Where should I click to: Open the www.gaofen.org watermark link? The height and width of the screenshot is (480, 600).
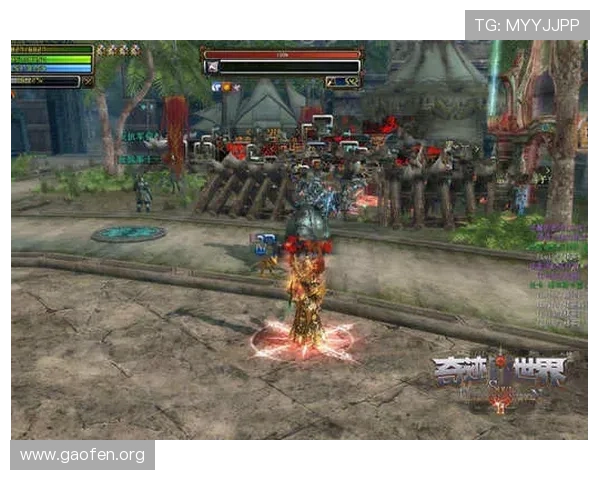(83, 455)
